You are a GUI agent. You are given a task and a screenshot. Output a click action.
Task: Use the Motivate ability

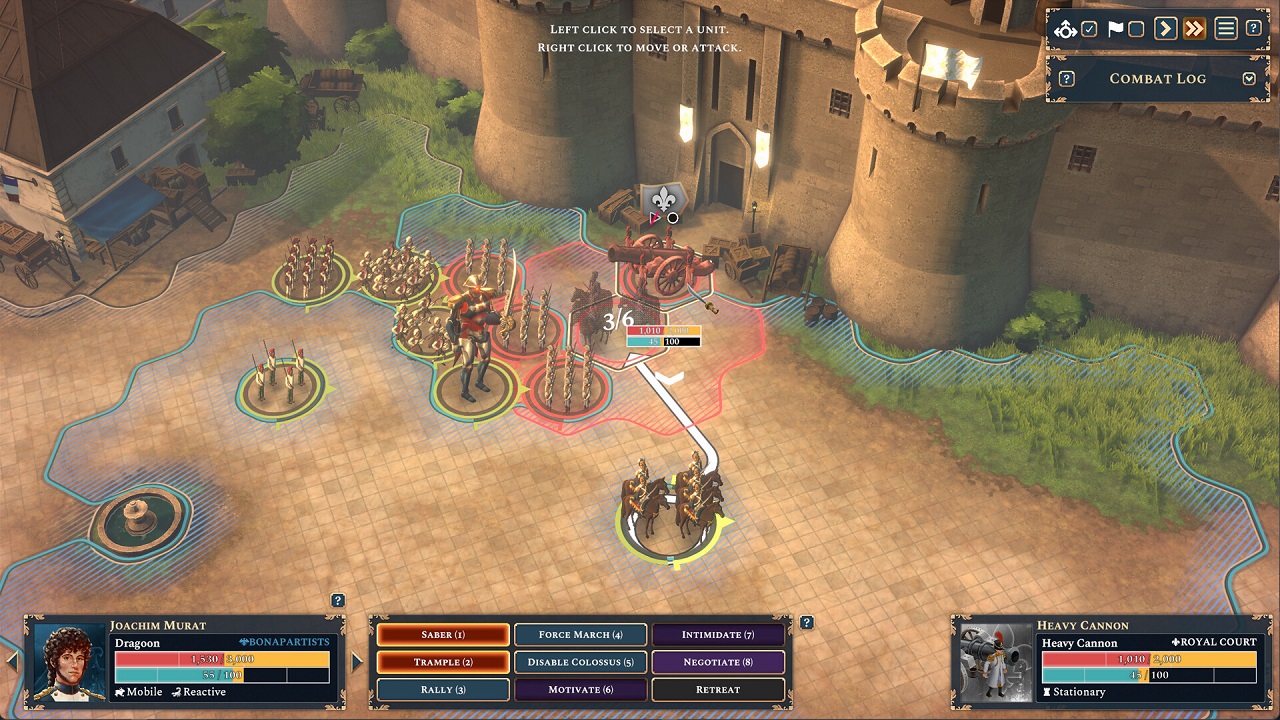click(x=580, y=690)
